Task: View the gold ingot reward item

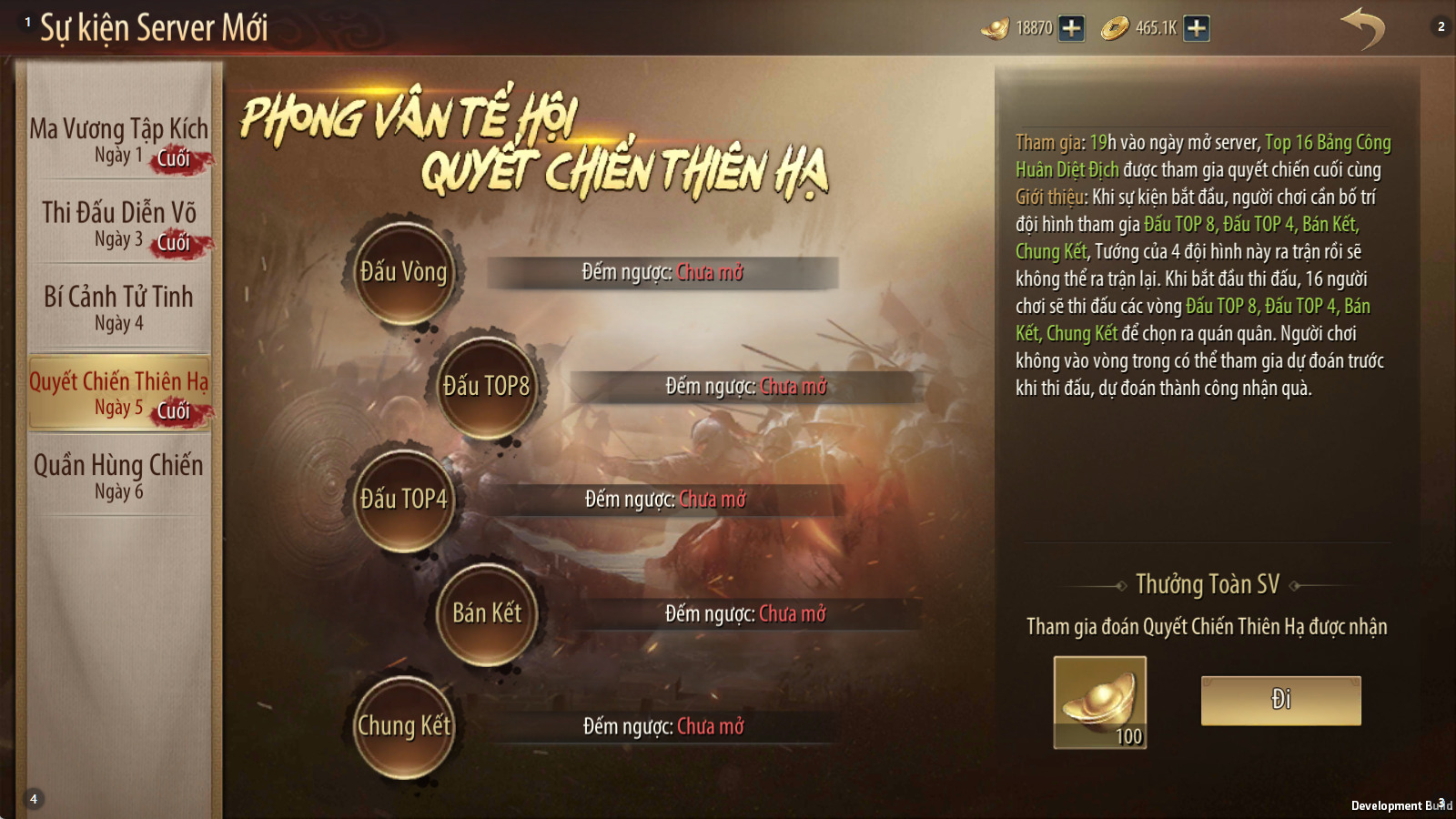Action: [x=1099, y=702]
